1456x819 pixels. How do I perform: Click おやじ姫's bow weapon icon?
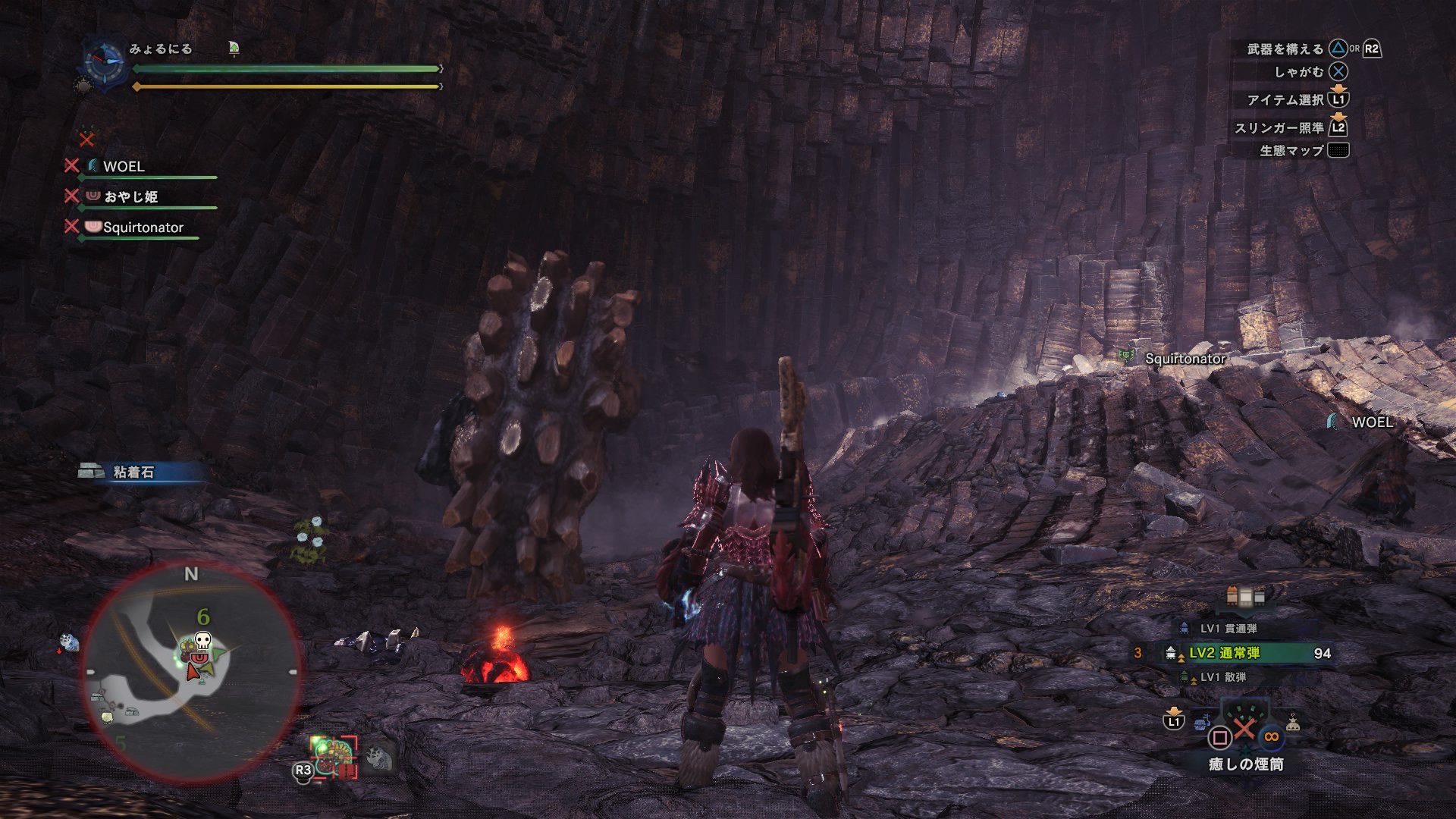pos(93,196)
